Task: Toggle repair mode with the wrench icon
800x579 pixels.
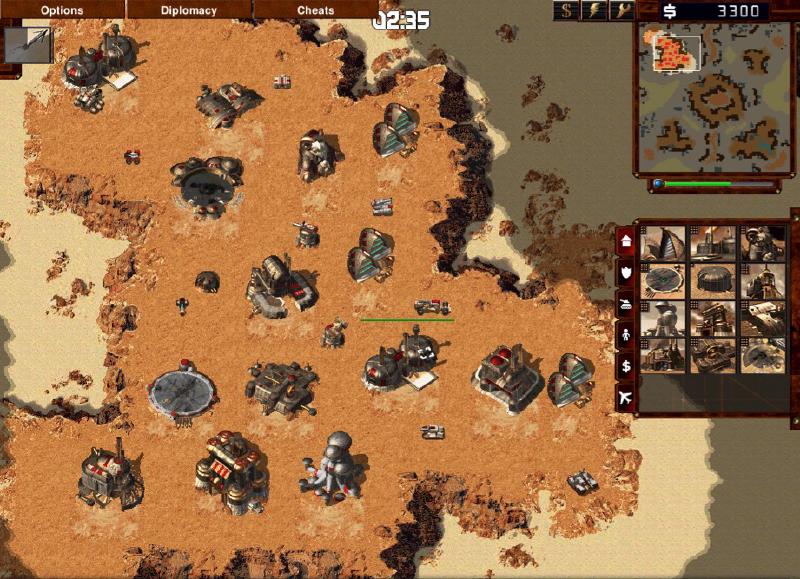Action: pyautogui.click(x=622, y=11)
